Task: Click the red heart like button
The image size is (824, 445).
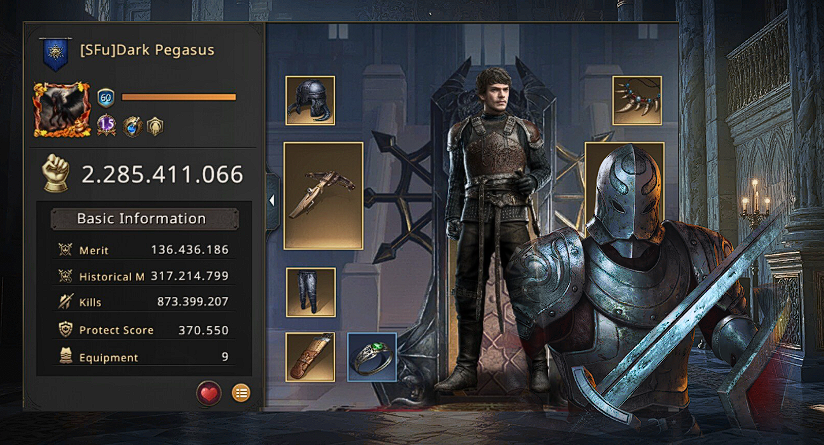Action: (209, 392)
